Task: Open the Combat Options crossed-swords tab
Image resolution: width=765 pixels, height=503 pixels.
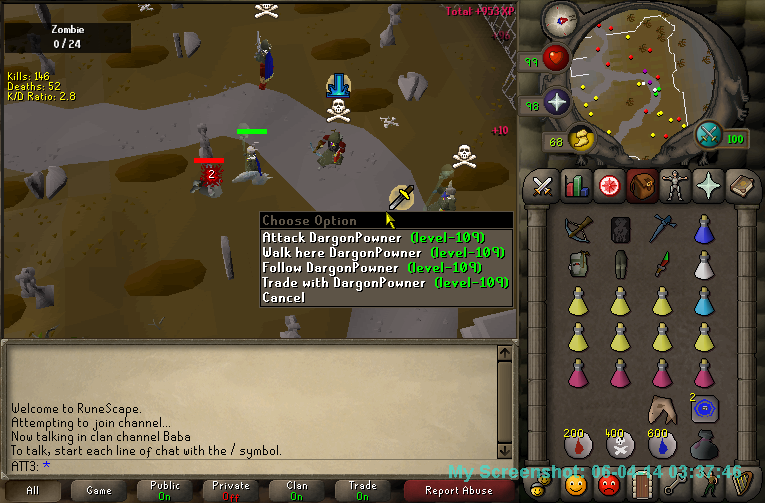Action: coord(543,186)
